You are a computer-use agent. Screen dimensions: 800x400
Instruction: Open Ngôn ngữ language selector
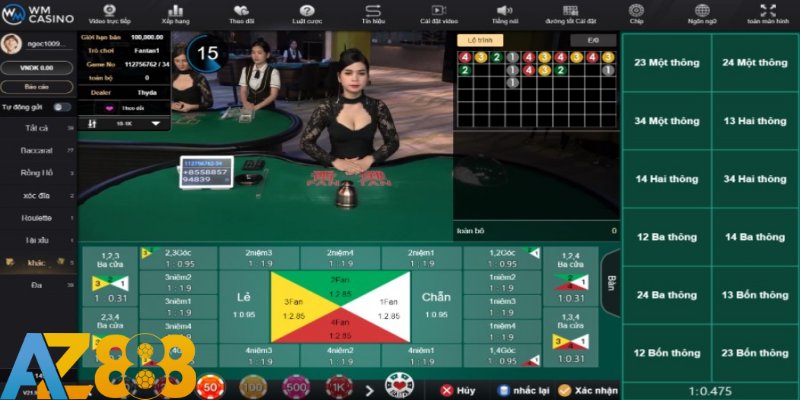click(702, 14)
